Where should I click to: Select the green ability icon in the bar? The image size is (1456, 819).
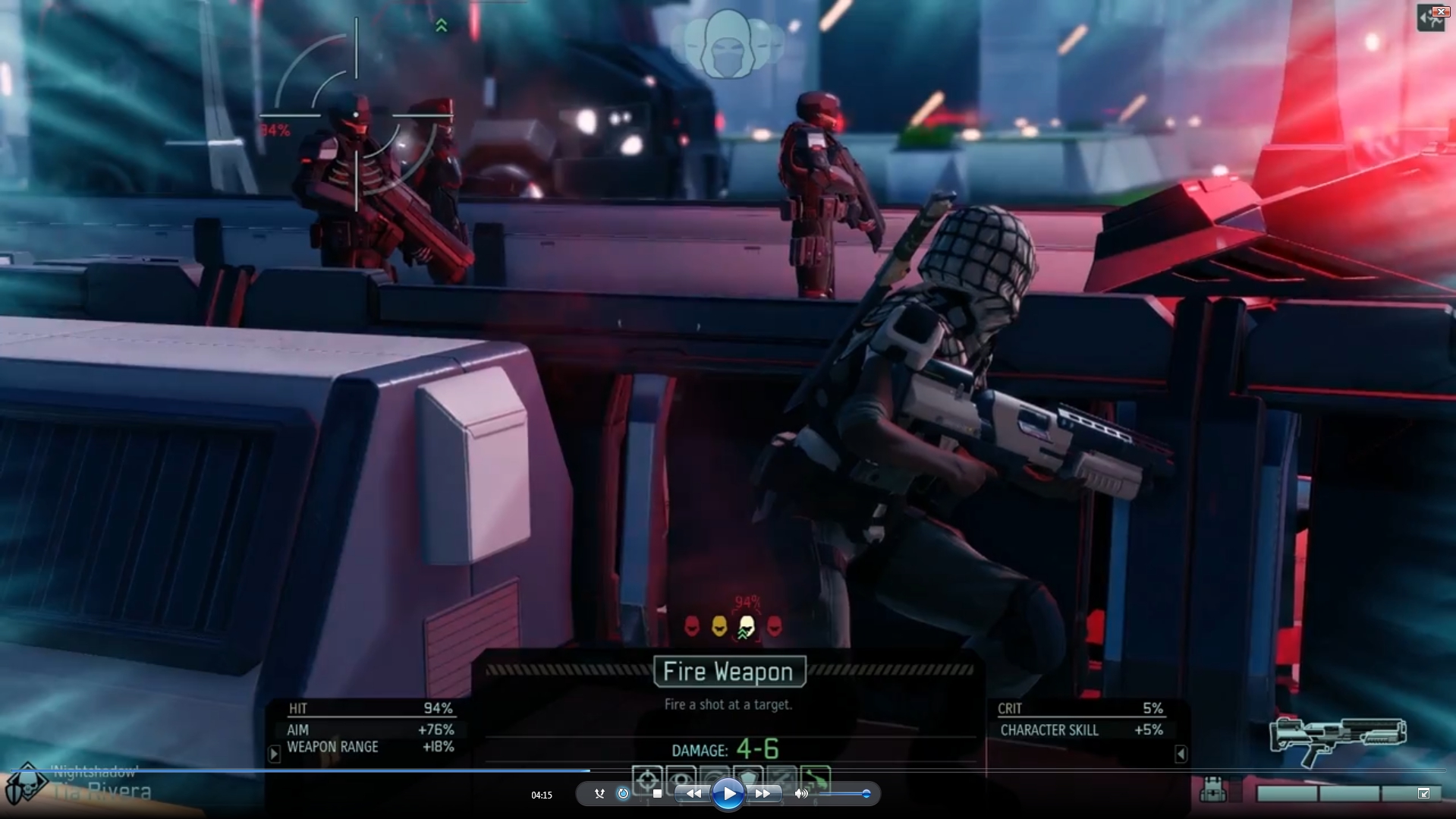coord(815,778)
